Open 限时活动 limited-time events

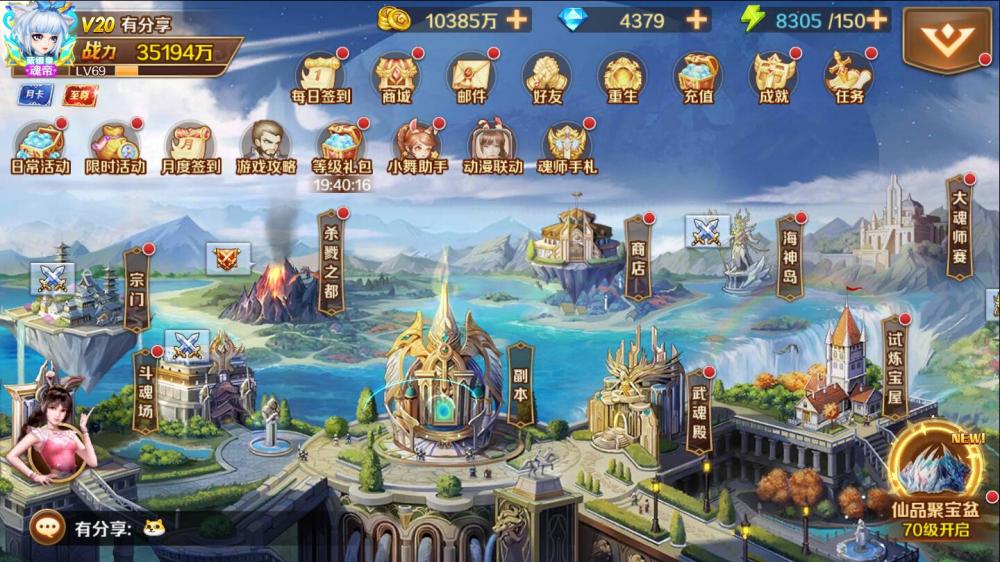115,147
